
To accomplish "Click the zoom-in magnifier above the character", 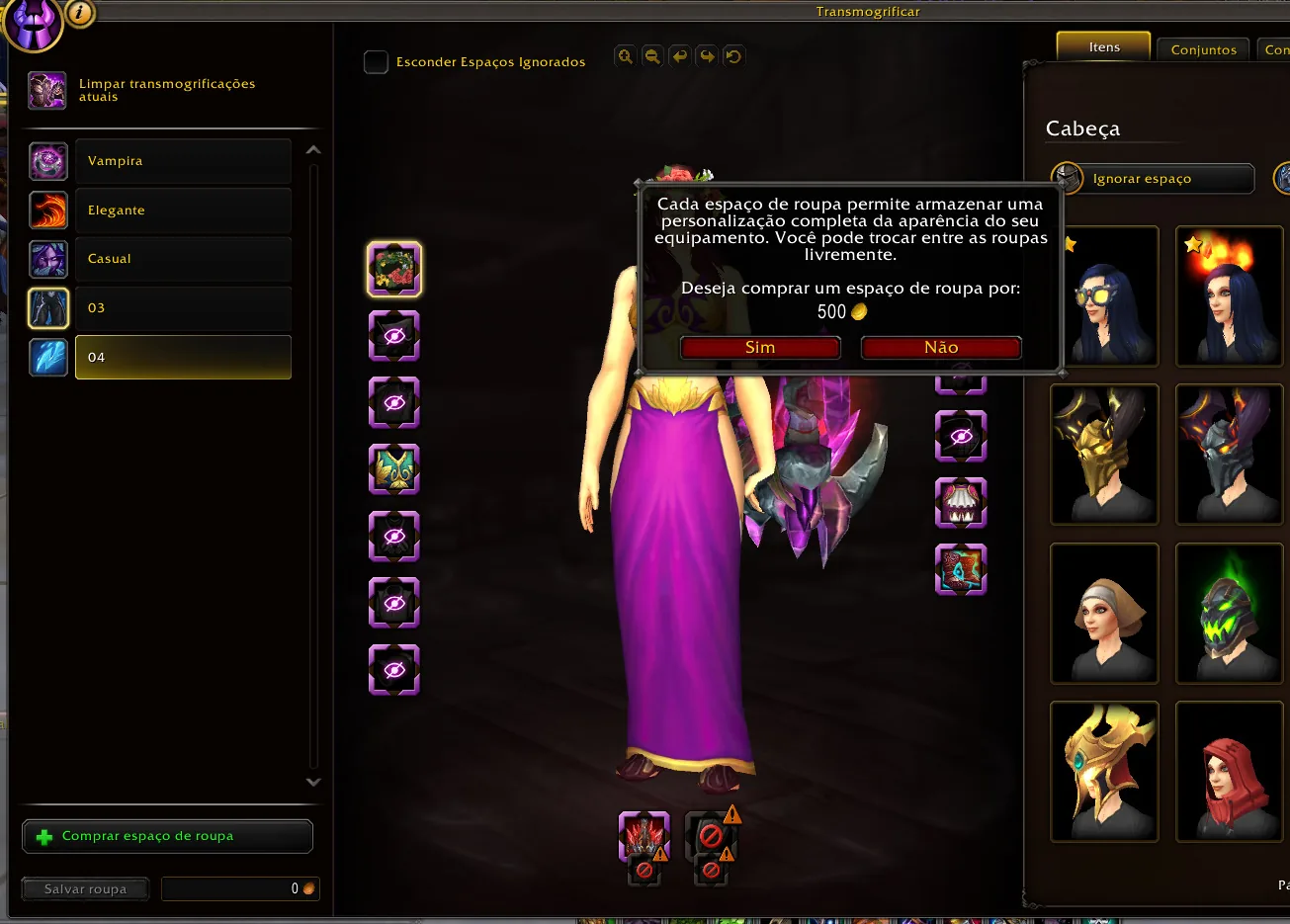I will pos(626,56).
